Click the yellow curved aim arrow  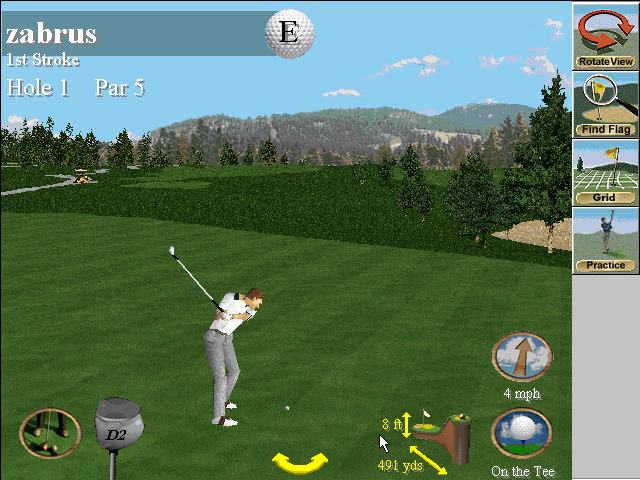[x=300, y=462]
